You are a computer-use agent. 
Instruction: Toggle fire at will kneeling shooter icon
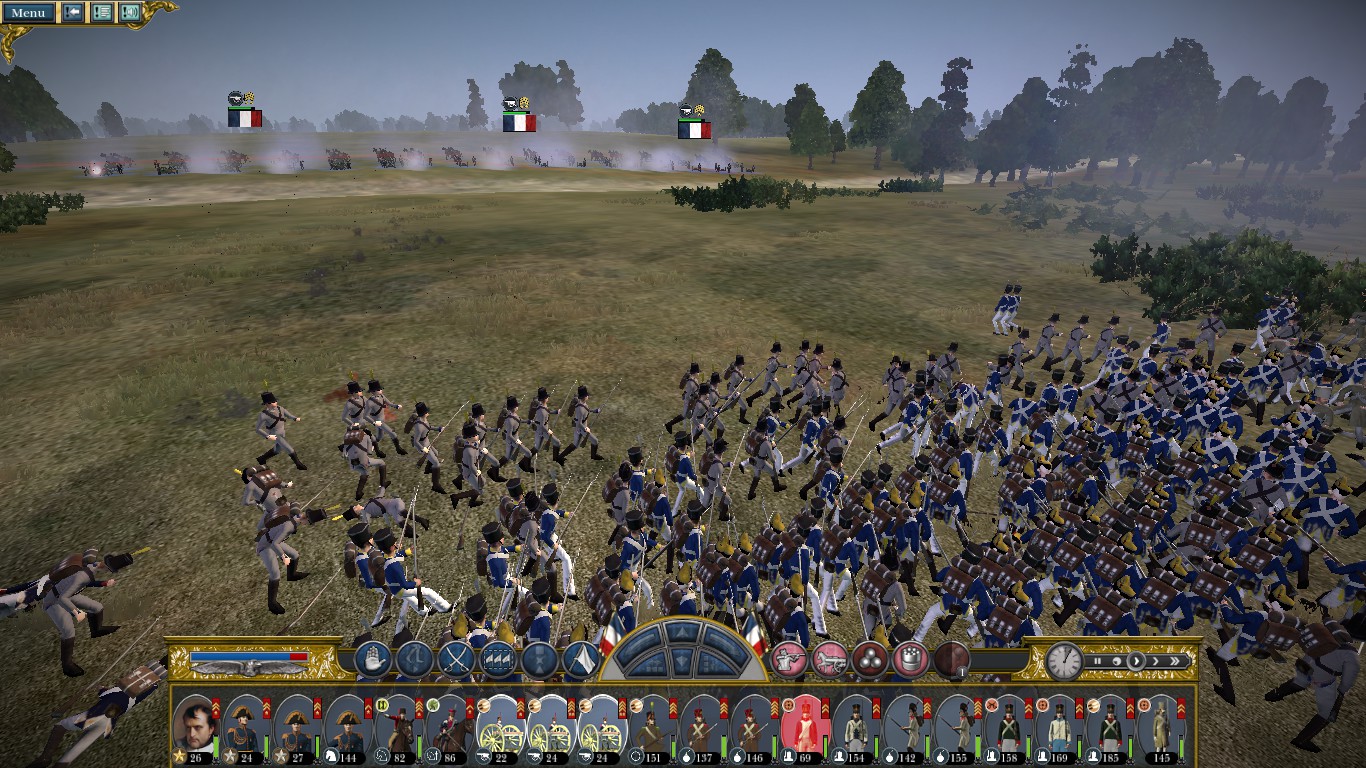[x=789, y=660]
